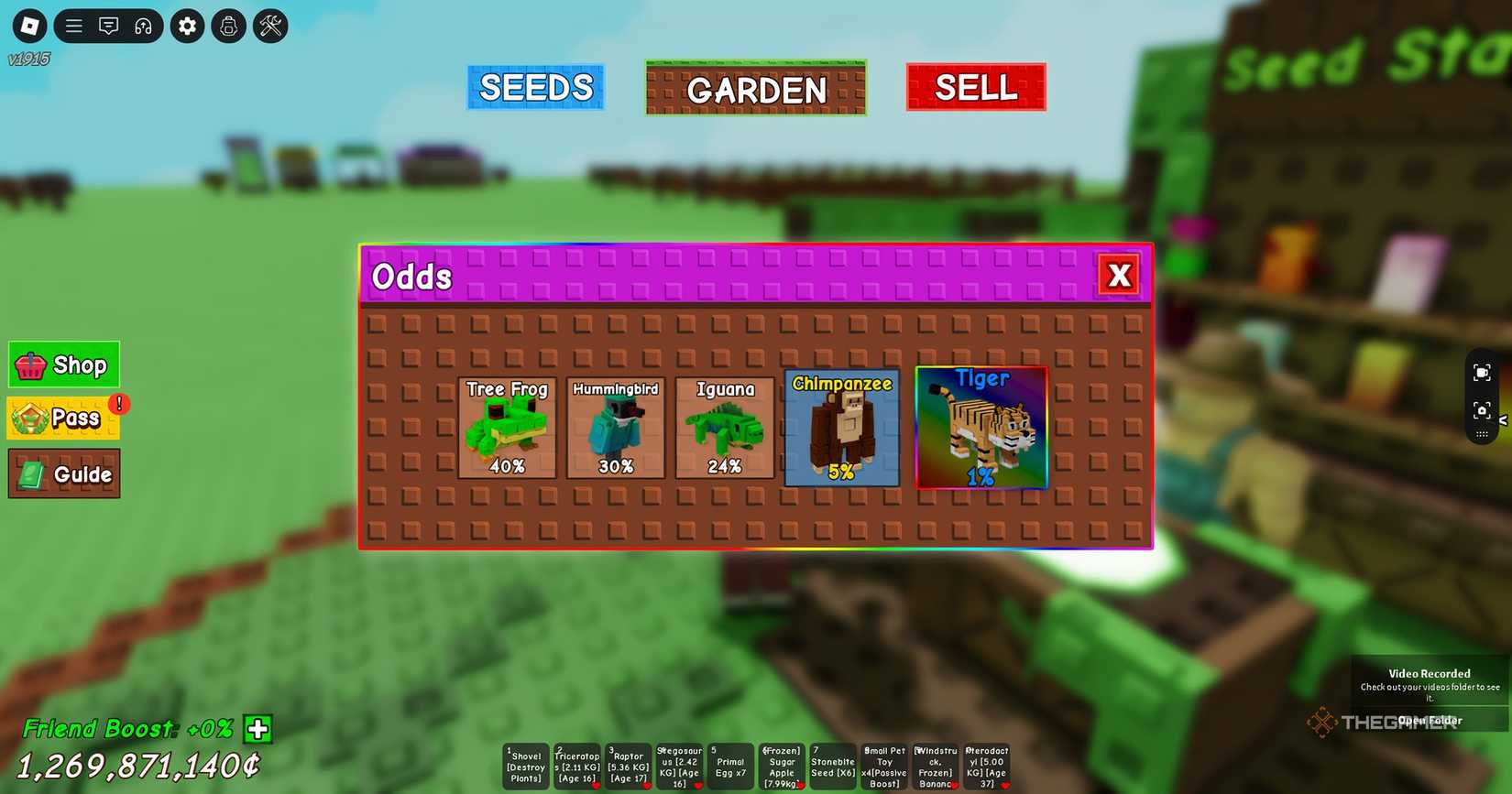View the Chimpanzee 5% odds entry
1512x794 pixels.
coord(840,427)
